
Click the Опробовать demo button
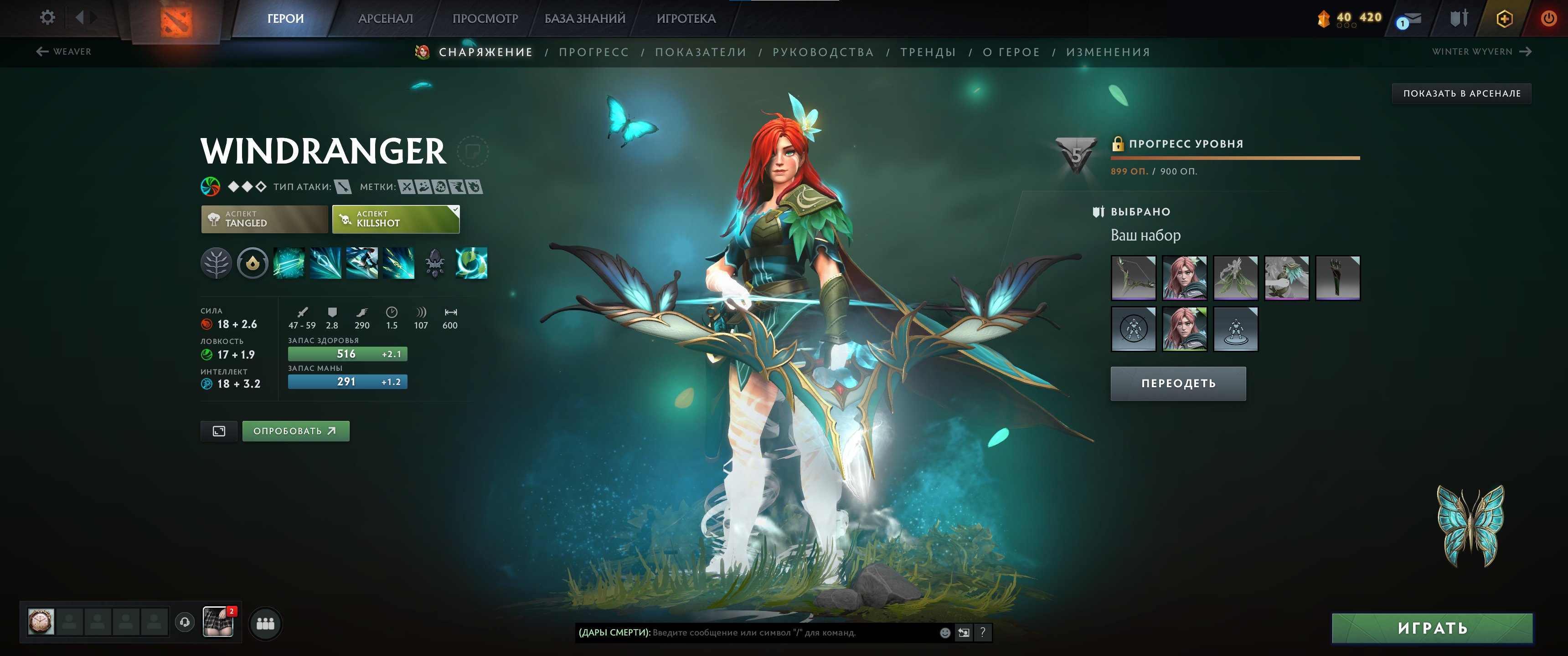295,431
